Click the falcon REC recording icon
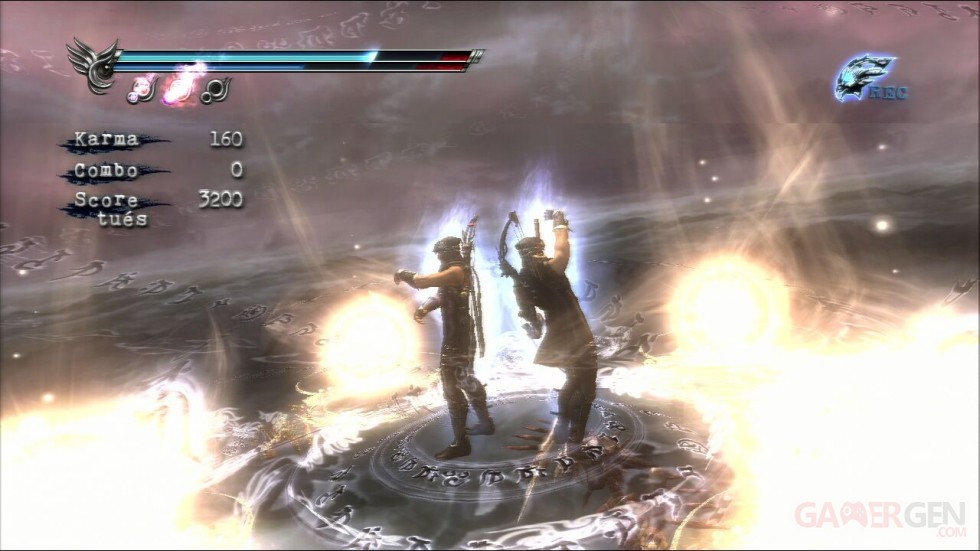Screen dimensions: 980x551 (868, 80)
